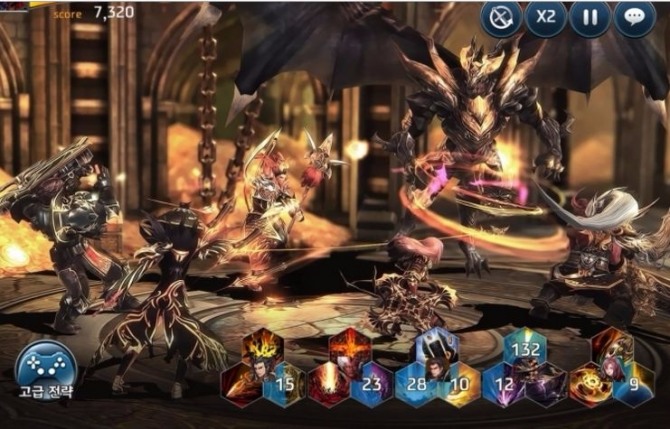Screen dimensions: 670x429
Task: Open the chat speech bubble
Action: coord(634,19)
